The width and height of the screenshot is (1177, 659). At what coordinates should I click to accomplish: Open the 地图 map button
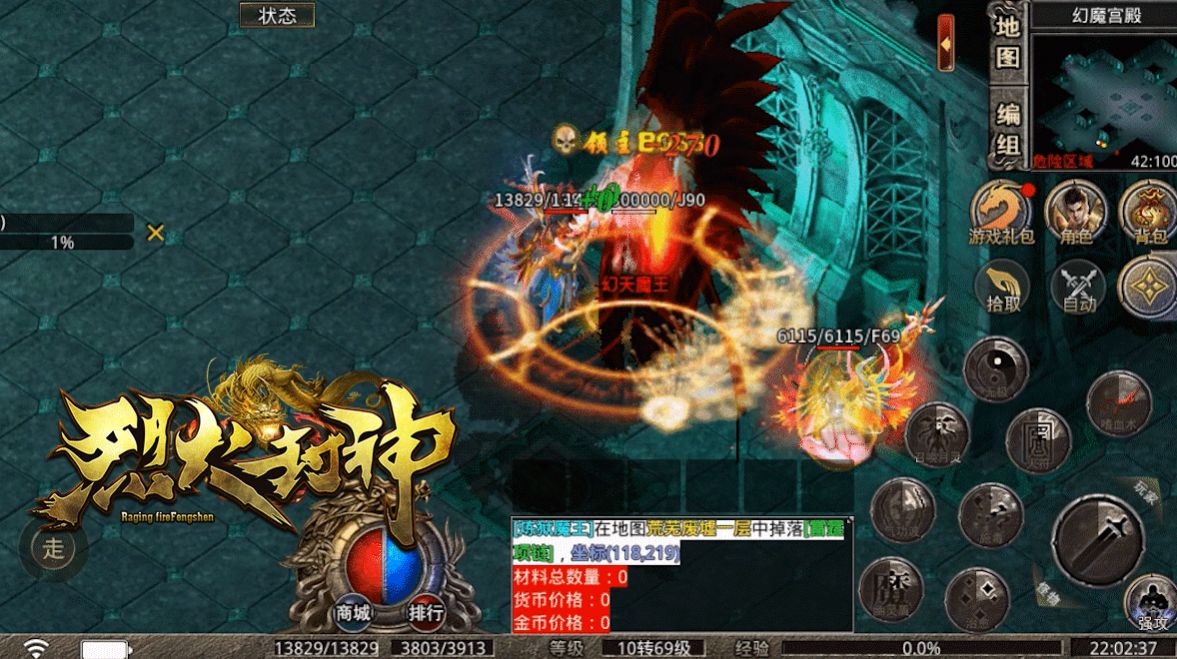tap(1007, 42)
